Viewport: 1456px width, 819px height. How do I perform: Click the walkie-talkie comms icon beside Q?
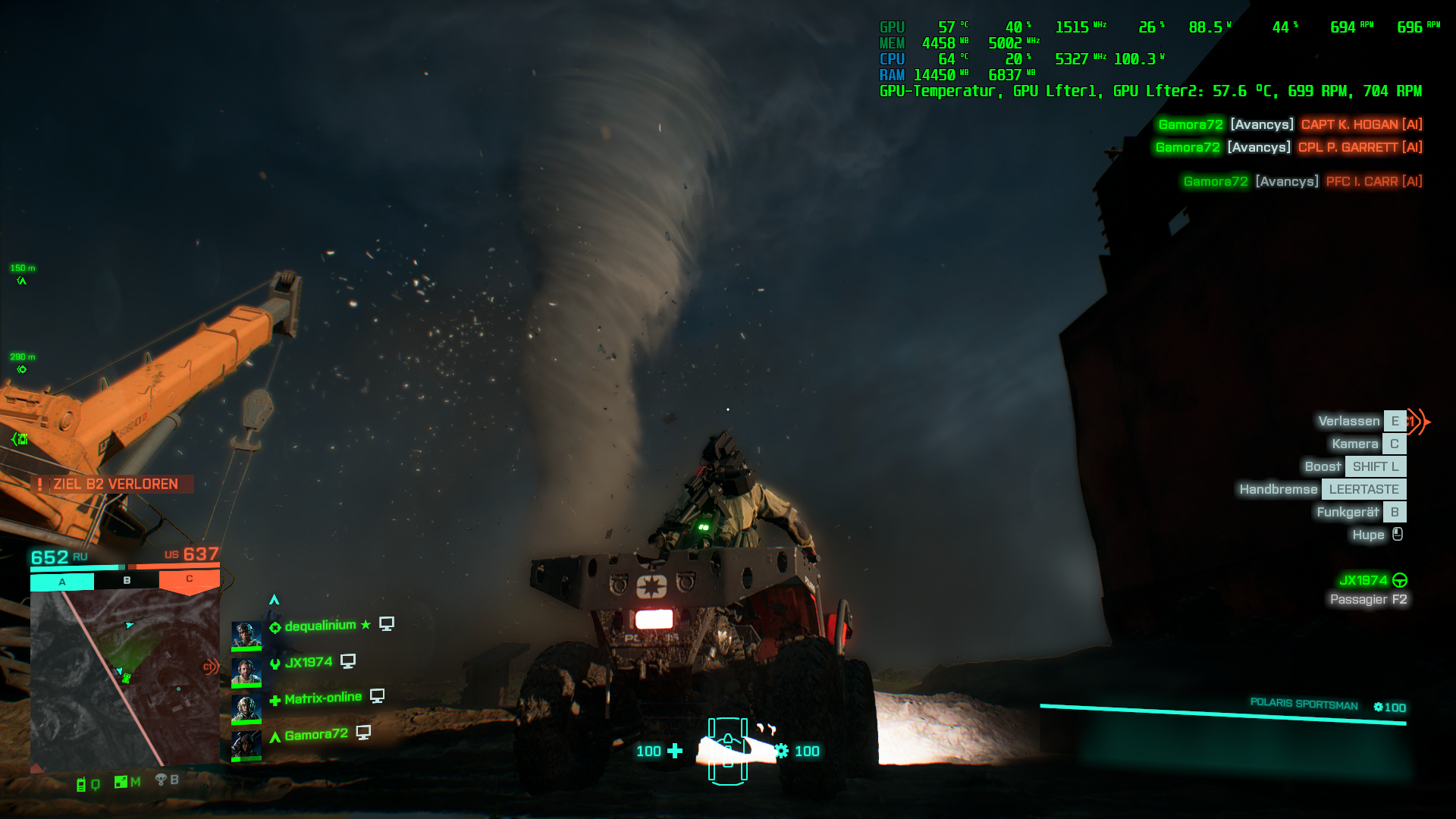tap(81, 786)
